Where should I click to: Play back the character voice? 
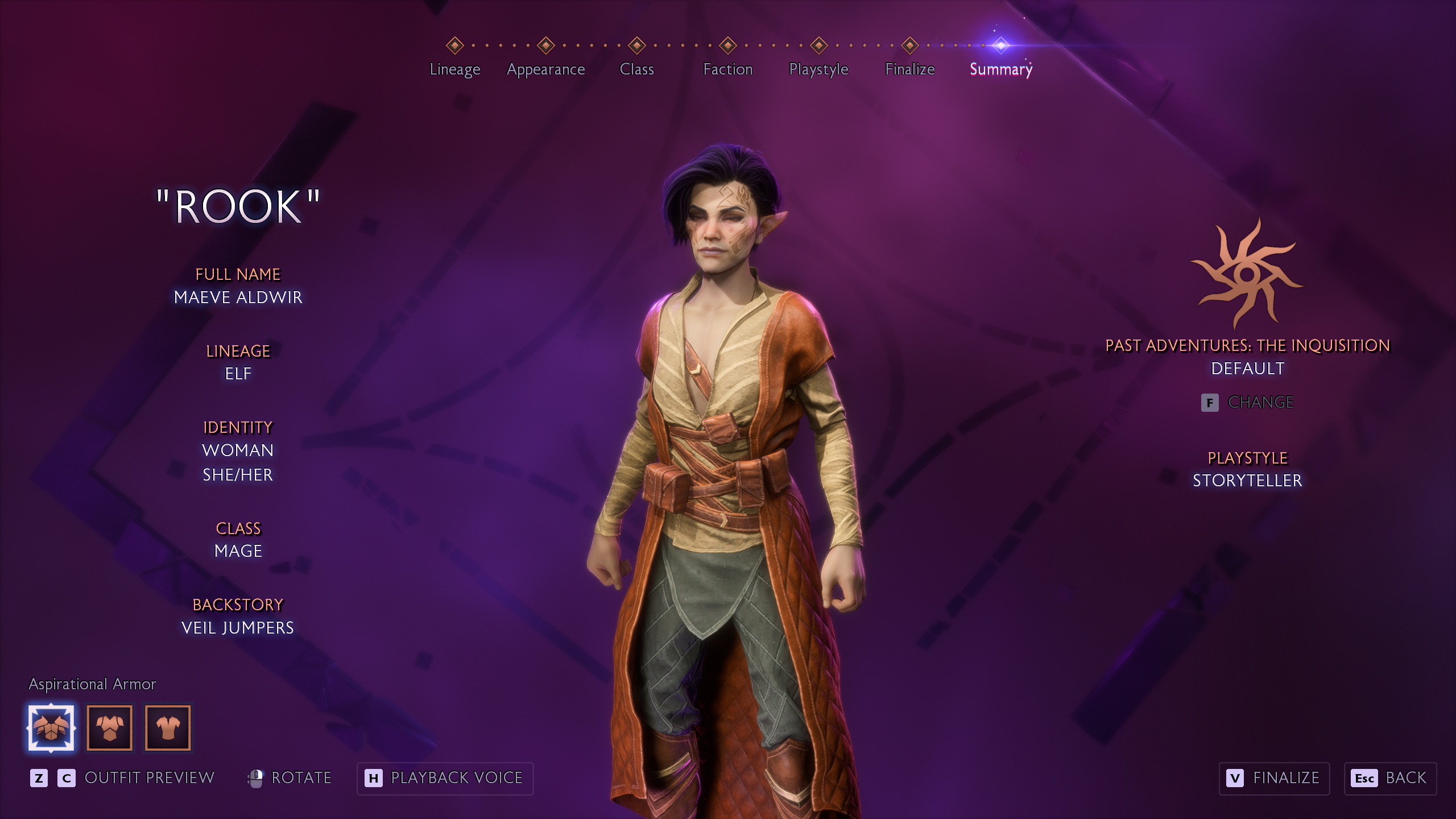445,778
